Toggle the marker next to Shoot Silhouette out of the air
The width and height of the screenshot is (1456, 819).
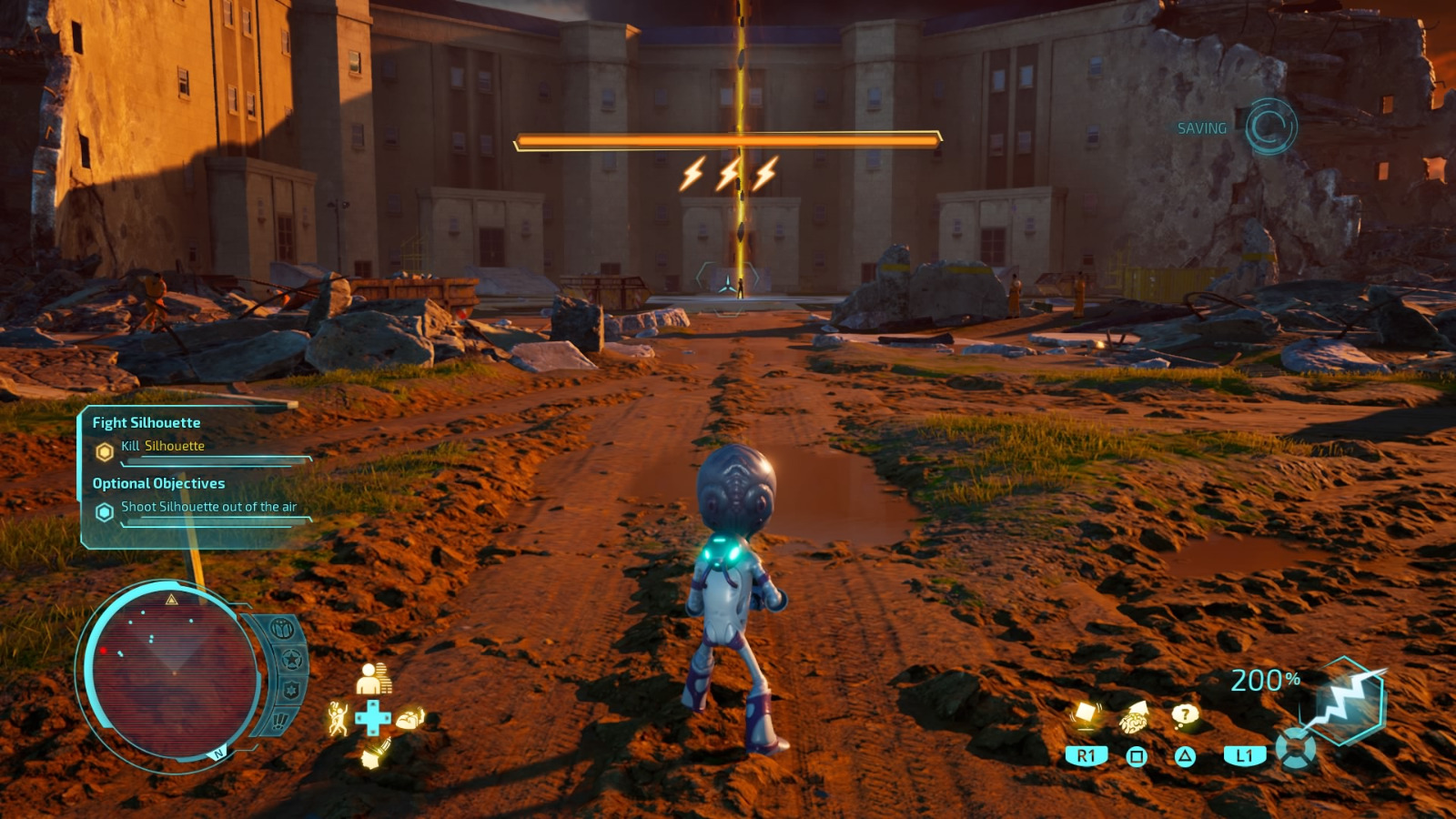103,511
